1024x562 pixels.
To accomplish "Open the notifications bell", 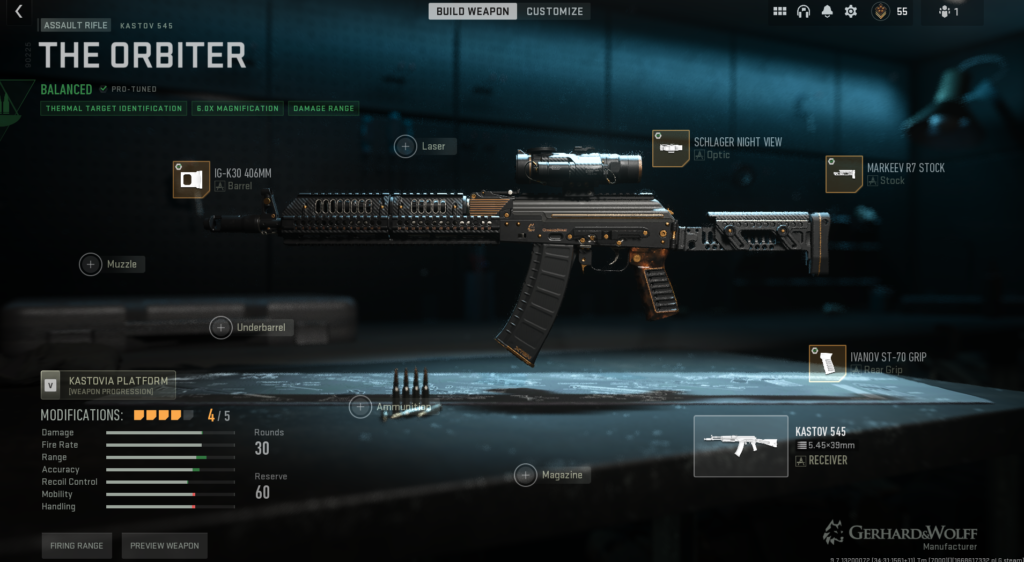I will tap(827, 12).
